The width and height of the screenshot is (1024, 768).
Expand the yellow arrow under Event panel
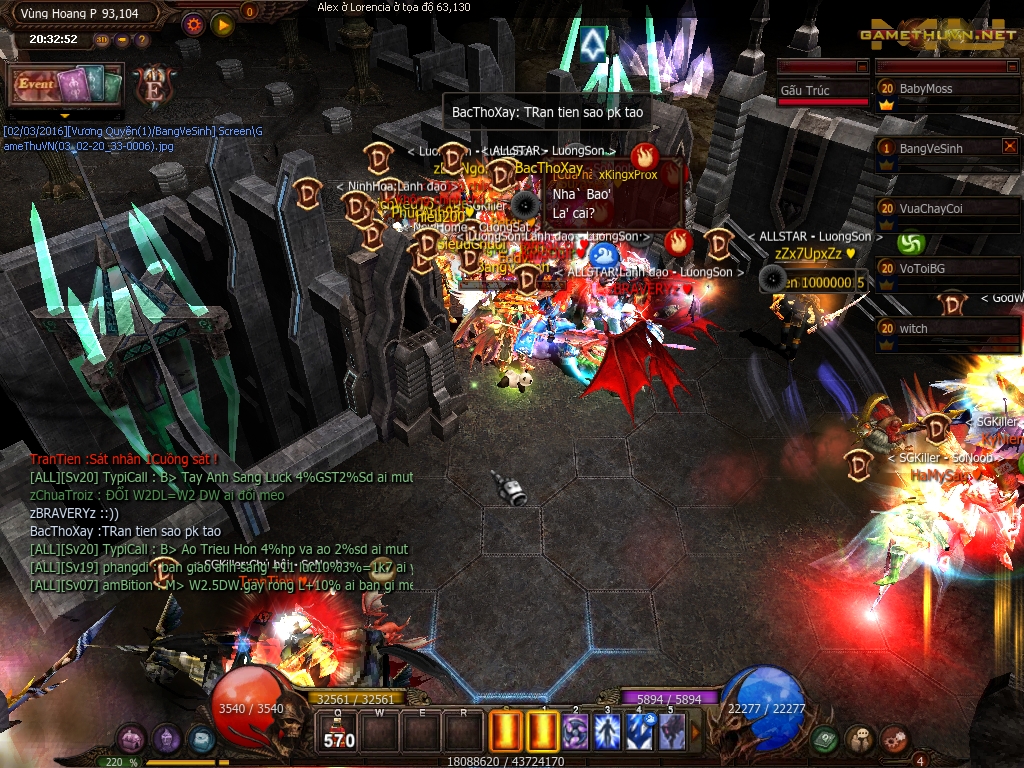(x=65, y=115)
